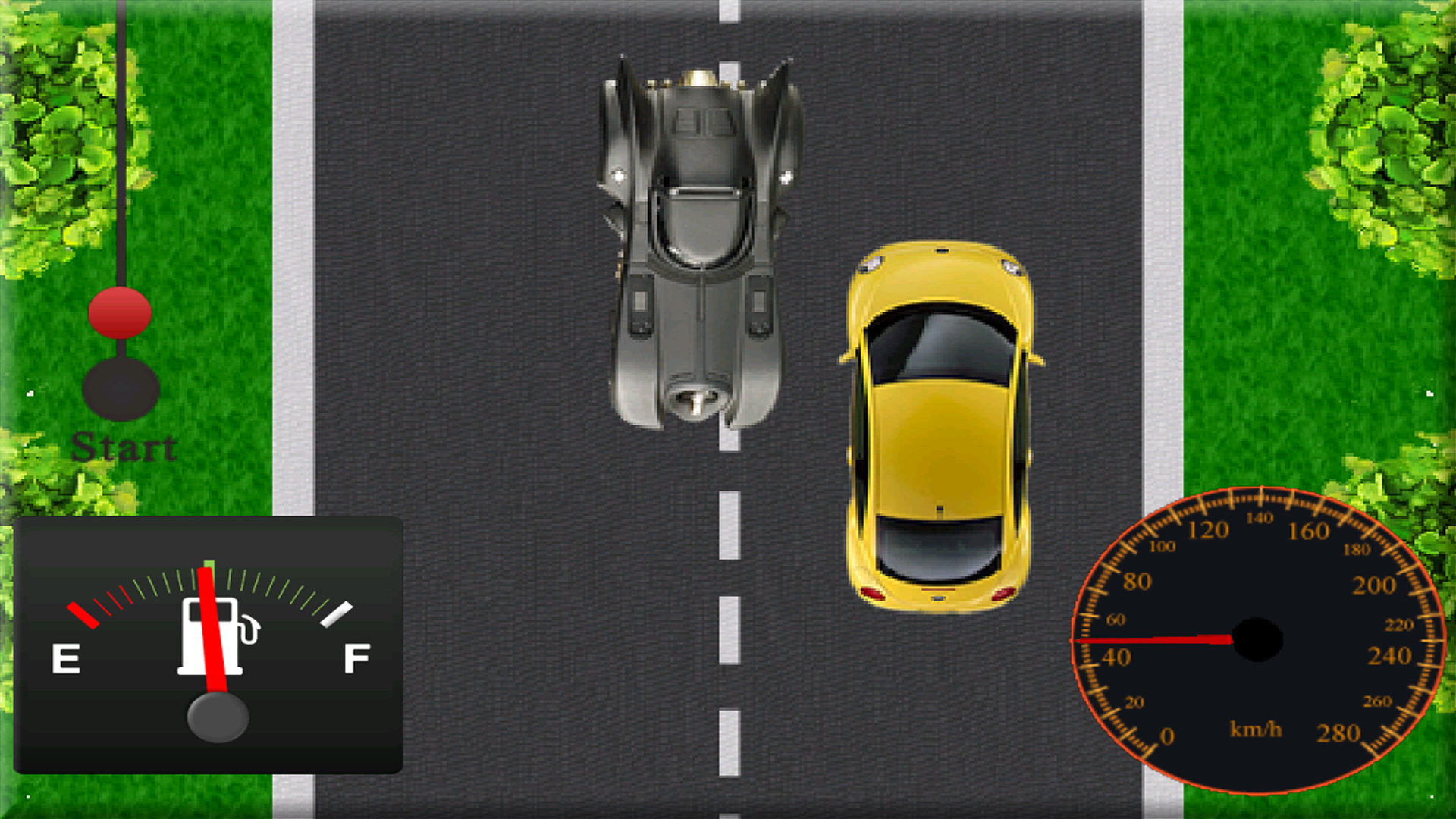This screenshot has width=1456, height=819.
Task: Click the 280 mark on the speedometer
Action: click(1340, 734)
